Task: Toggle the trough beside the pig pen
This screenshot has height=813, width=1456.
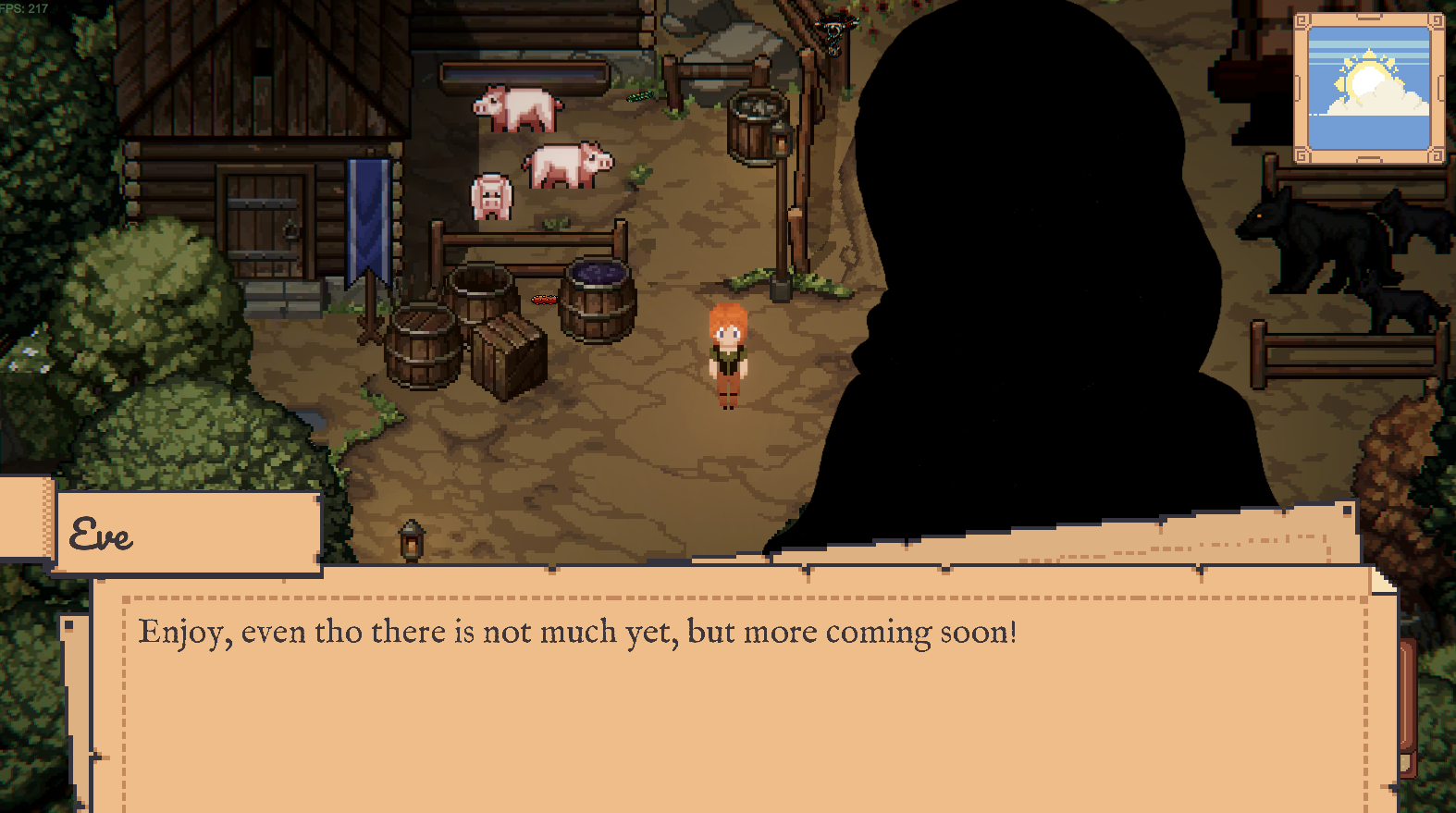Action: (x=523, y=72)
